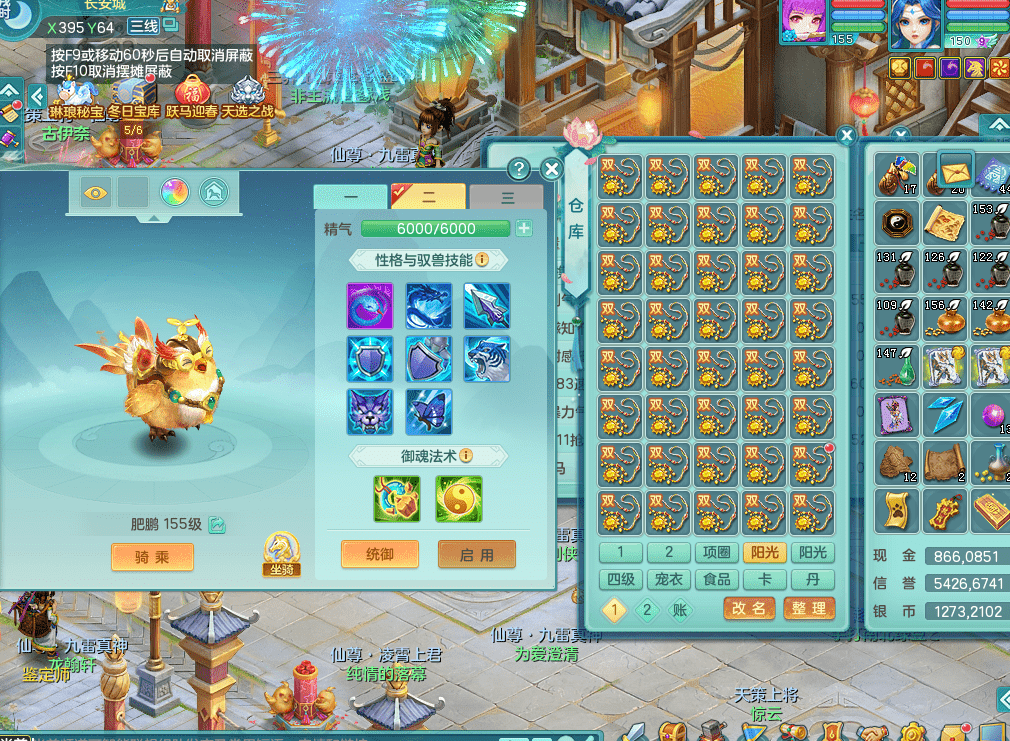Viewport: 1010px width, 741px height.
Task: Close the warehouse window
Action: 847,135
